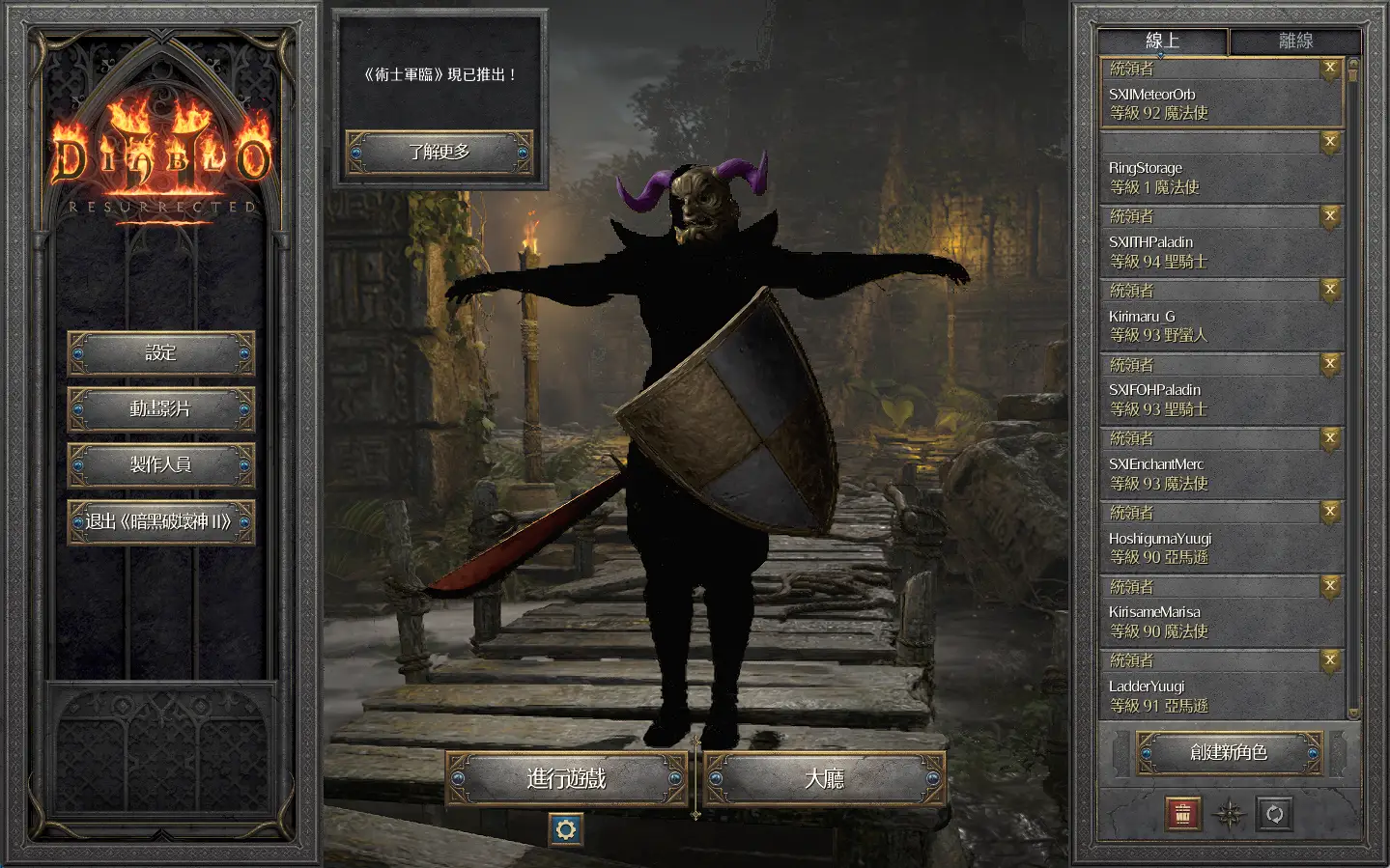Enter the 大廳 lobby
The width and height of the screenshot is (1390, 868).
(x=824, y=778)
